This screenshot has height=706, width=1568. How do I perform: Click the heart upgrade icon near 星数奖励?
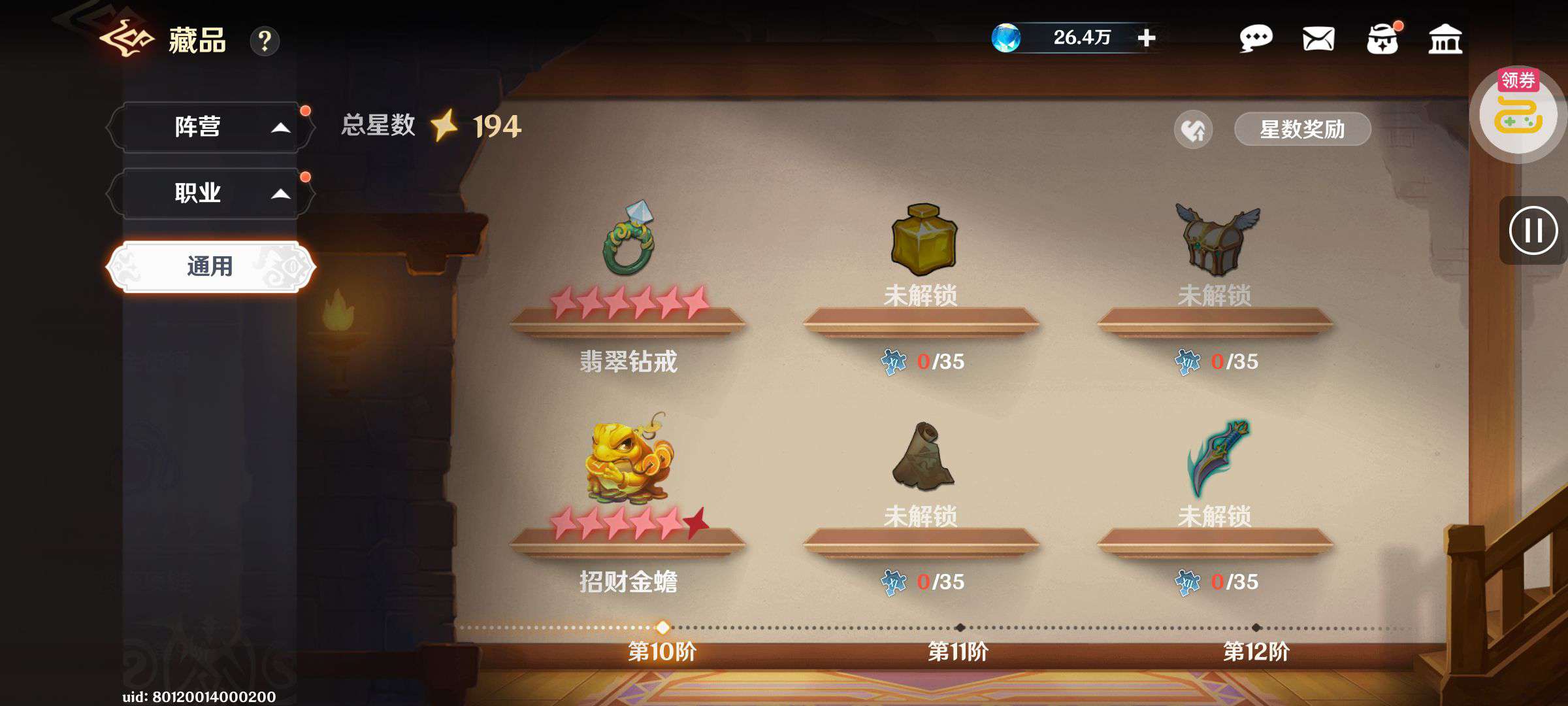click(x=1193, y=130)
